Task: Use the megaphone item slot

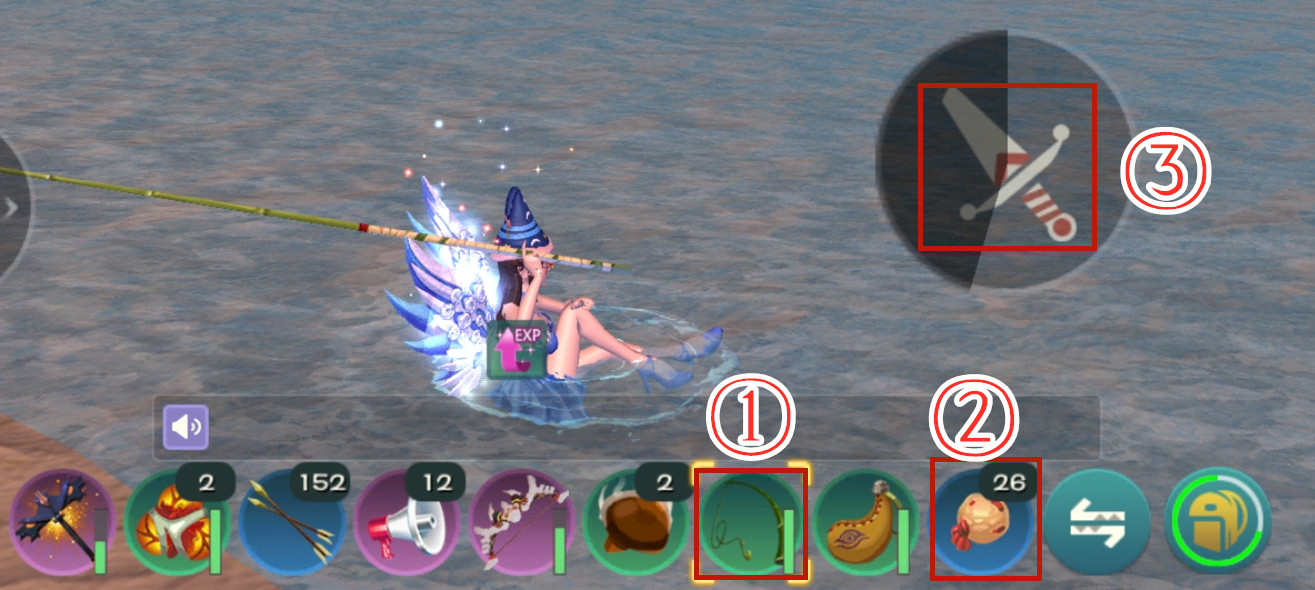Action: (x=407, y=522)
